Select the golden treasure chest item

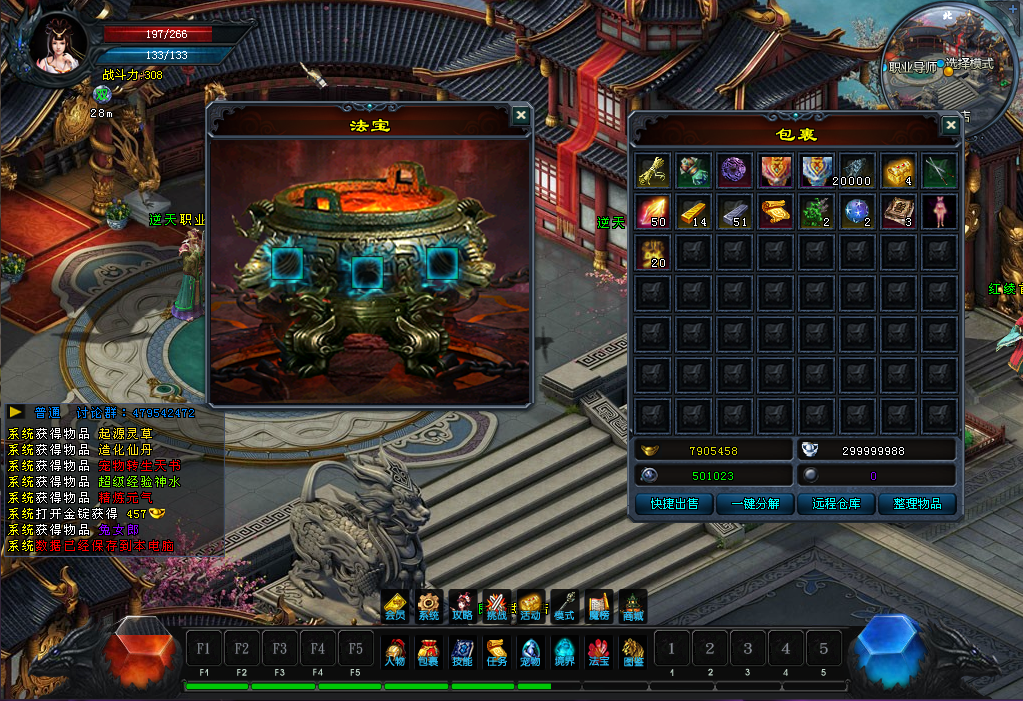click(898, 171)
